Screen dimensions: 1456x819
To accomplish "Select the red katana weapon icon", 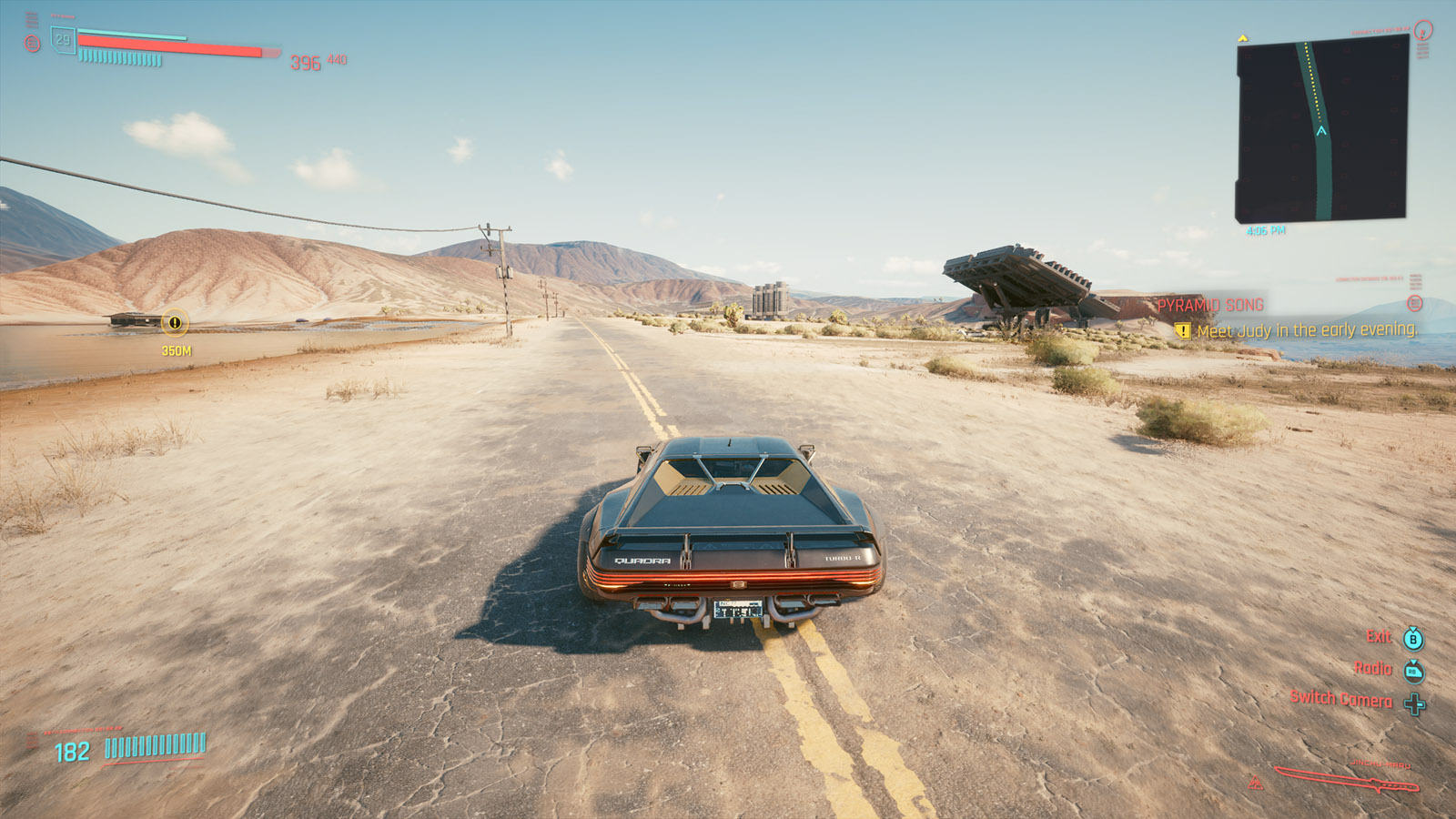I will 1345,778.
